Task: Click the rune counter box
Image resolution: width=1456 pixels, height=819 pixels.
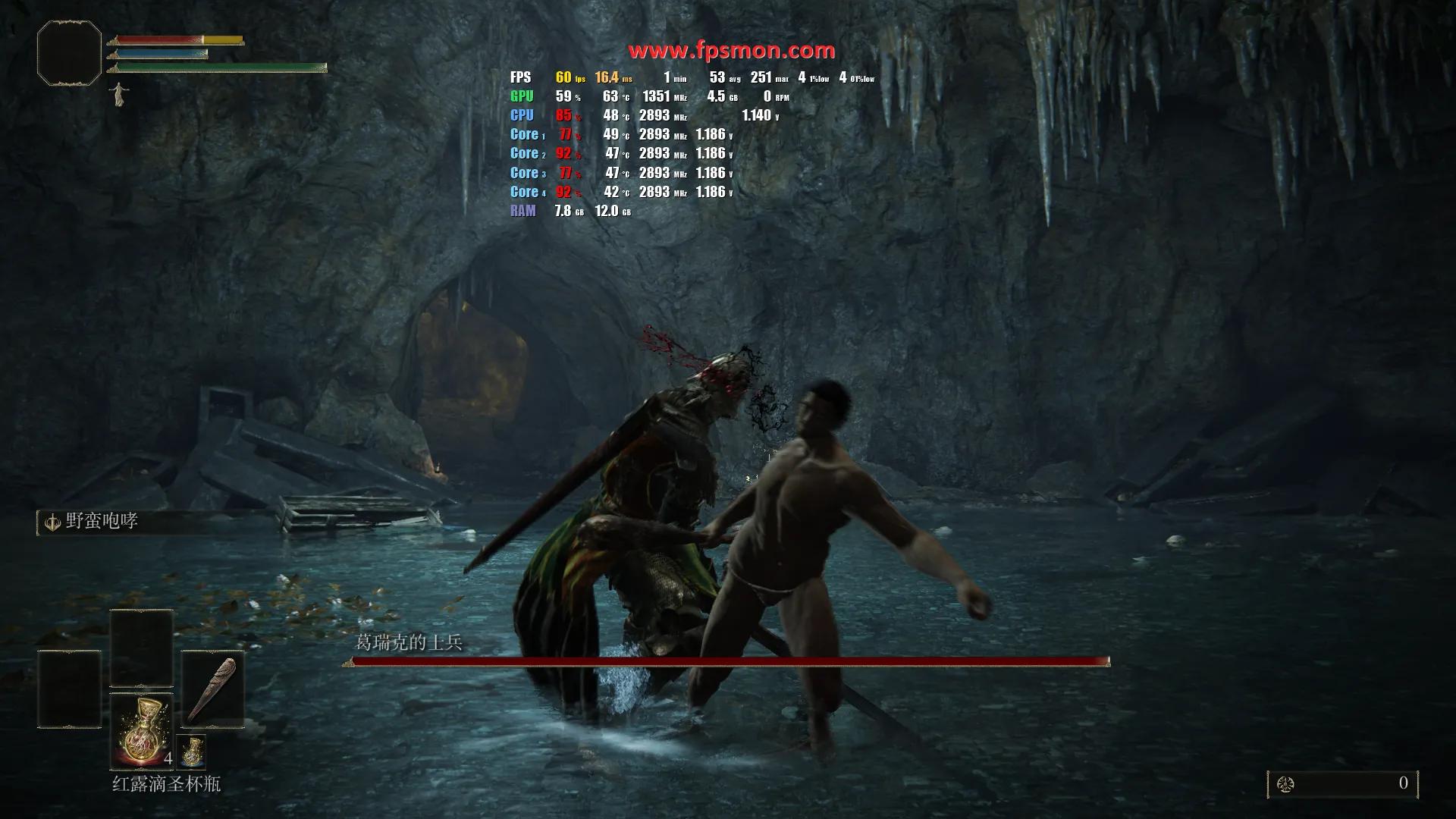Action: [1342, 784]
